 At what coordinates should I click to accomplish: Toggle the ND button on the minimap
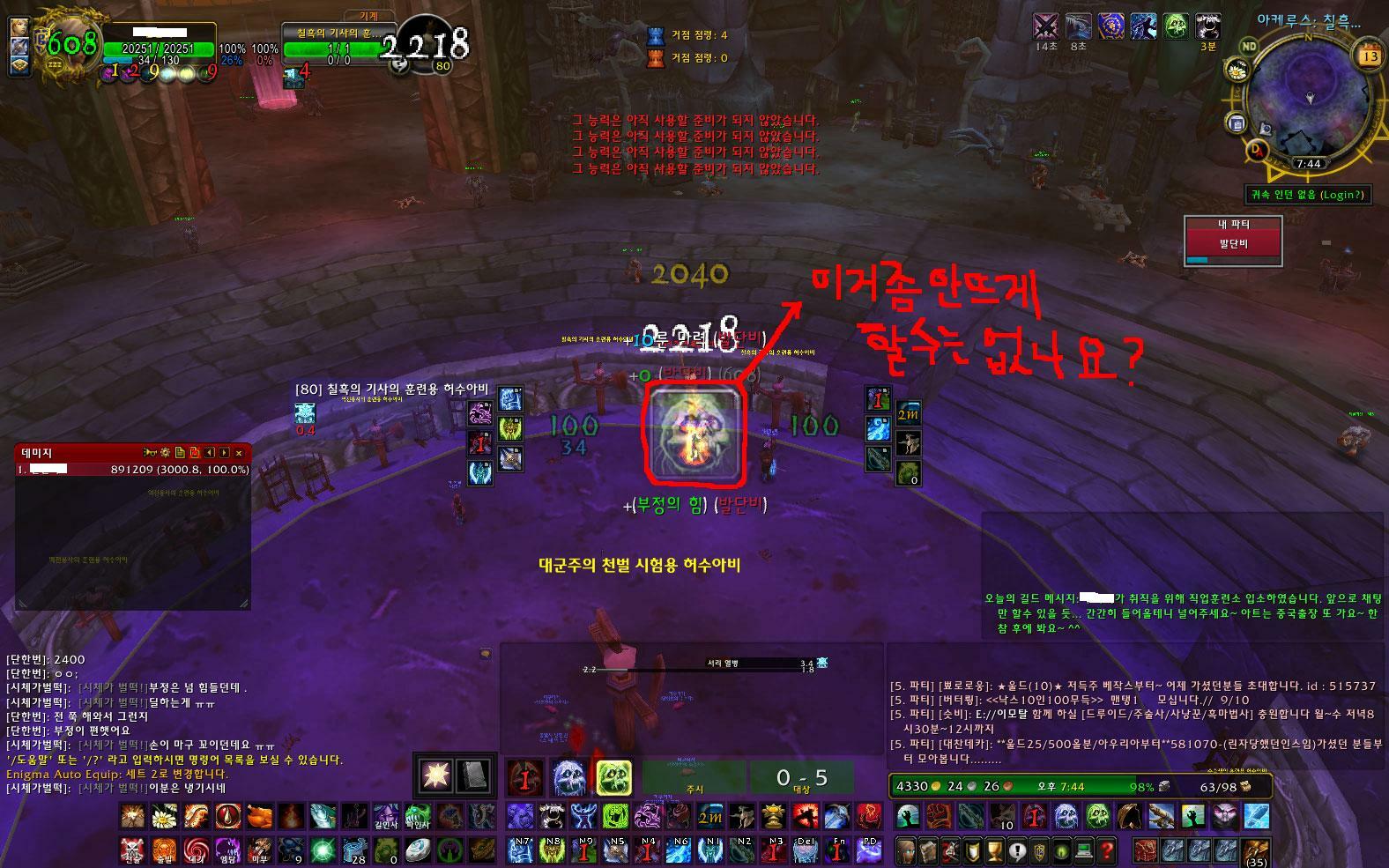[x=1249, y=46]
